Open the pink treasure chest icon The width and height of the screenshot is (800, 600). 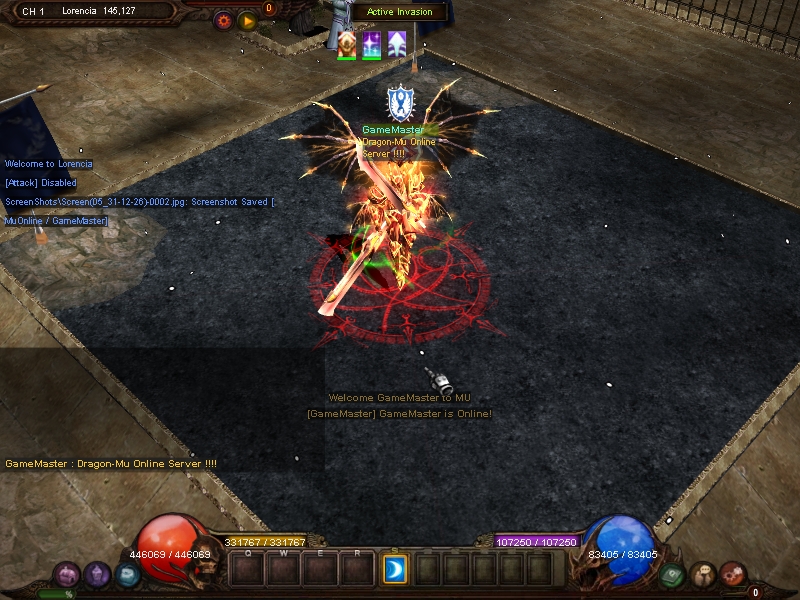(x=68, y=574)
